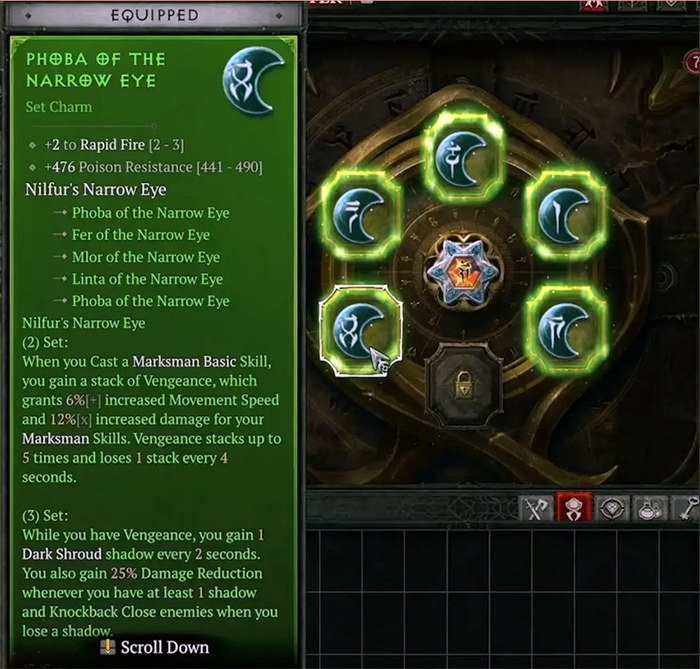Viewport: 700px width, 669px height.
Task: Select the upper-left crescent charm slot
Action: point(361,212)
